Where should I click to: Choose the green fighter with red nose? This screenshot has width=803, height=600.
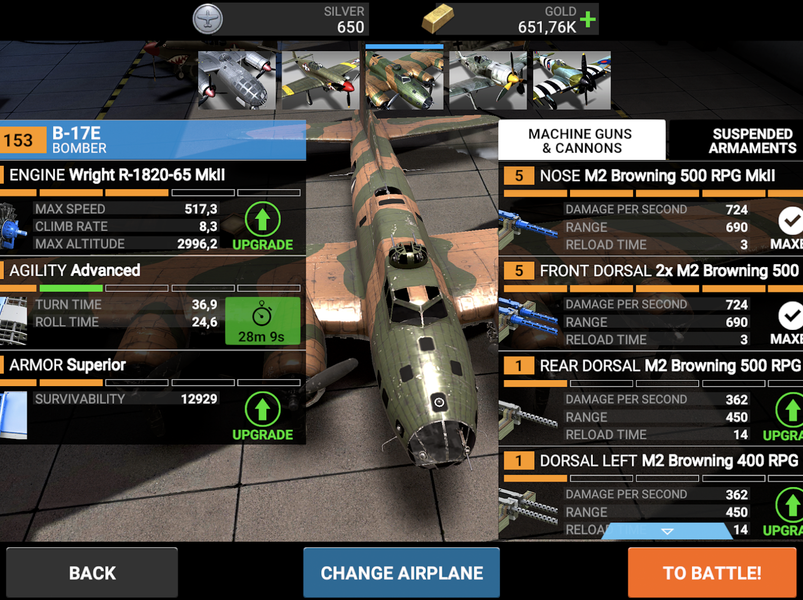pyautogui.click(x=320, y=80)
